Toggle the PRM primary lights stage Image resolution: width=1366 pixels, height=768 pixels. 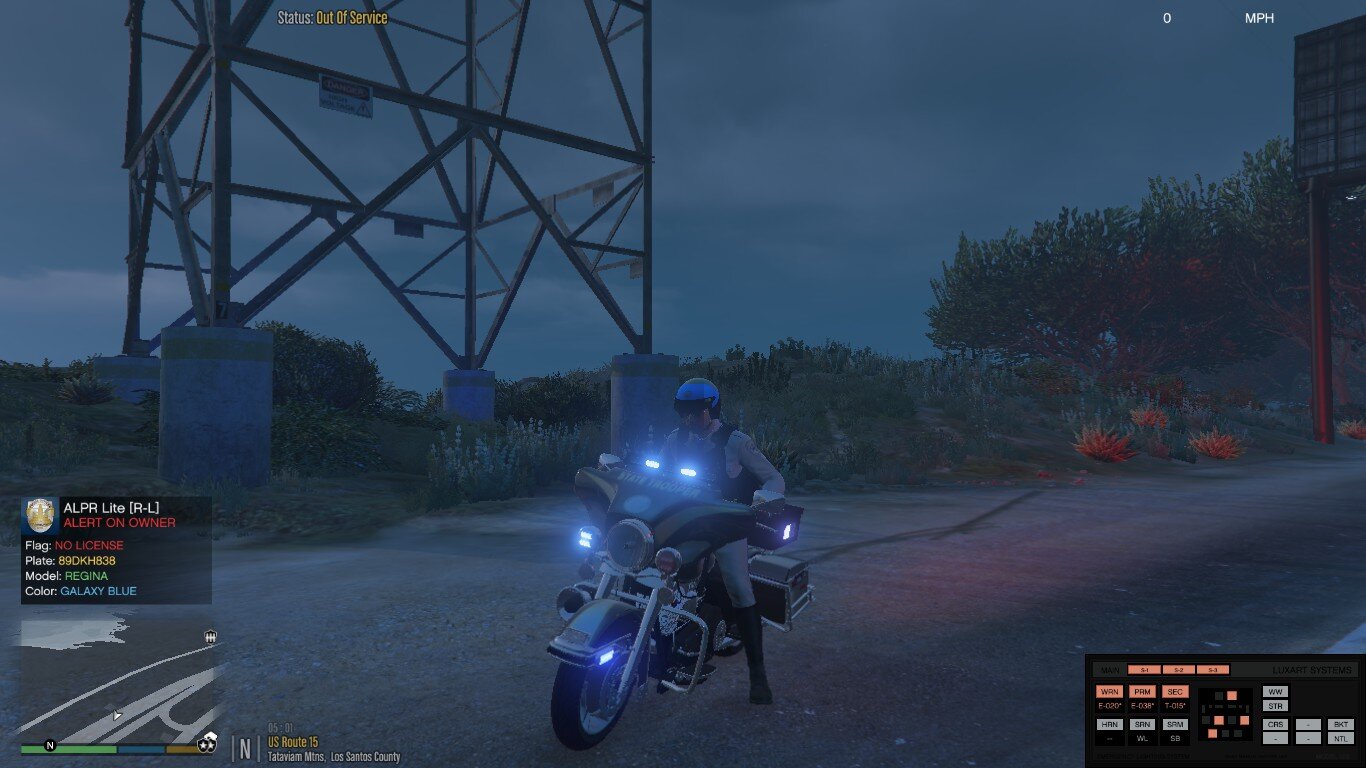point(1143,692)
